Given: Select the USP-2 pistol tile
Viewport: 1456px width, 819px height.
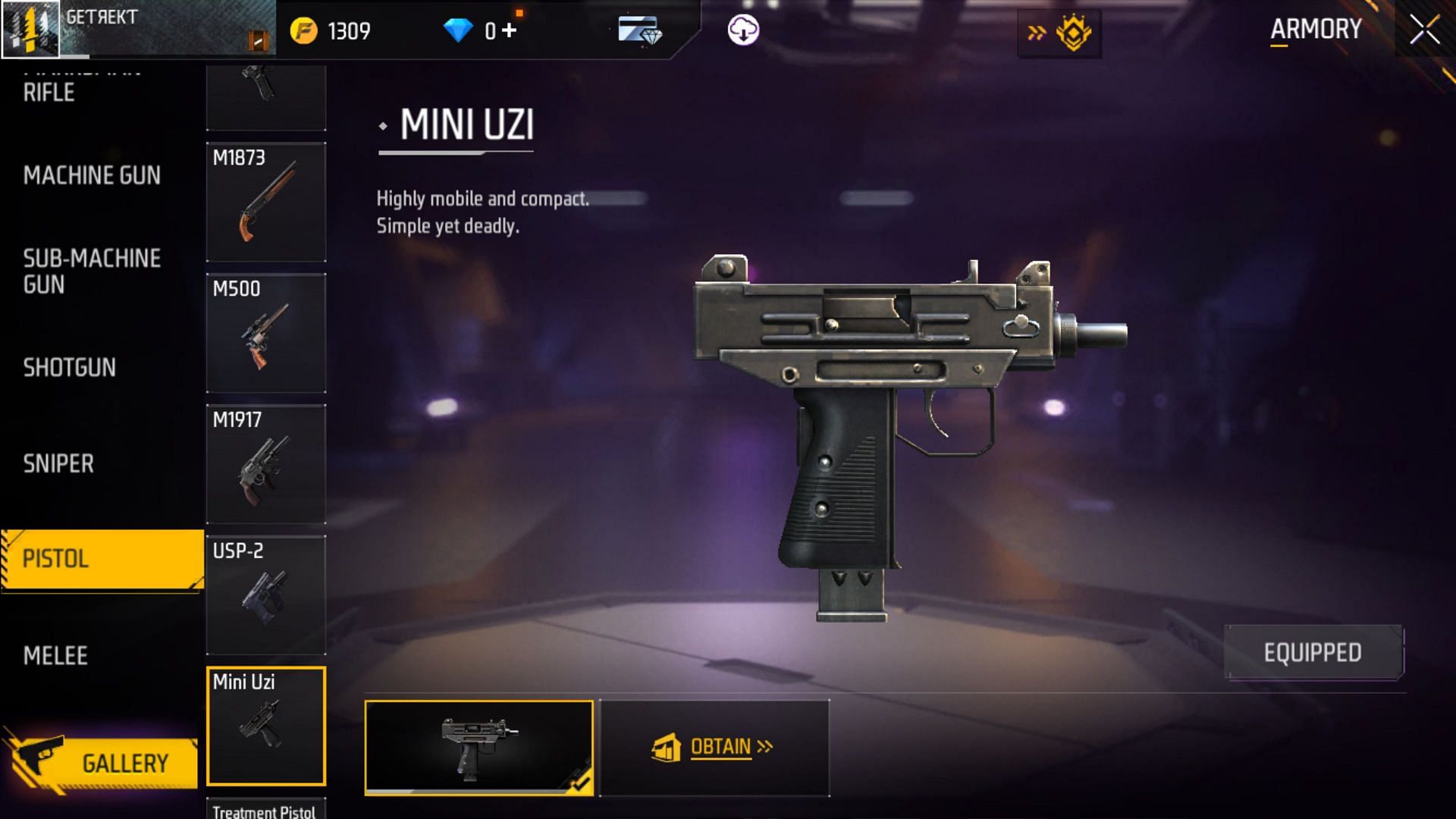Looking at the screenshot, I should point(266,595).
